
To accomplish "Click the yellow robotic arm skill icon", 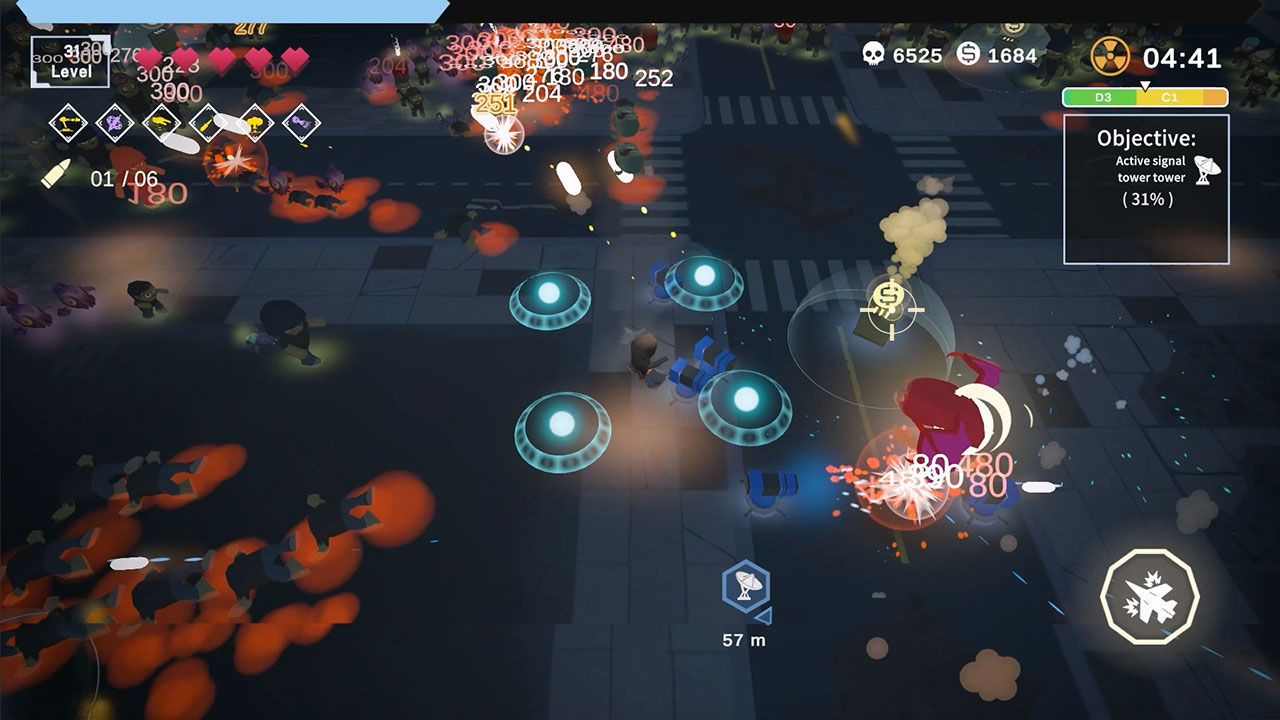I will coord(69,123).
